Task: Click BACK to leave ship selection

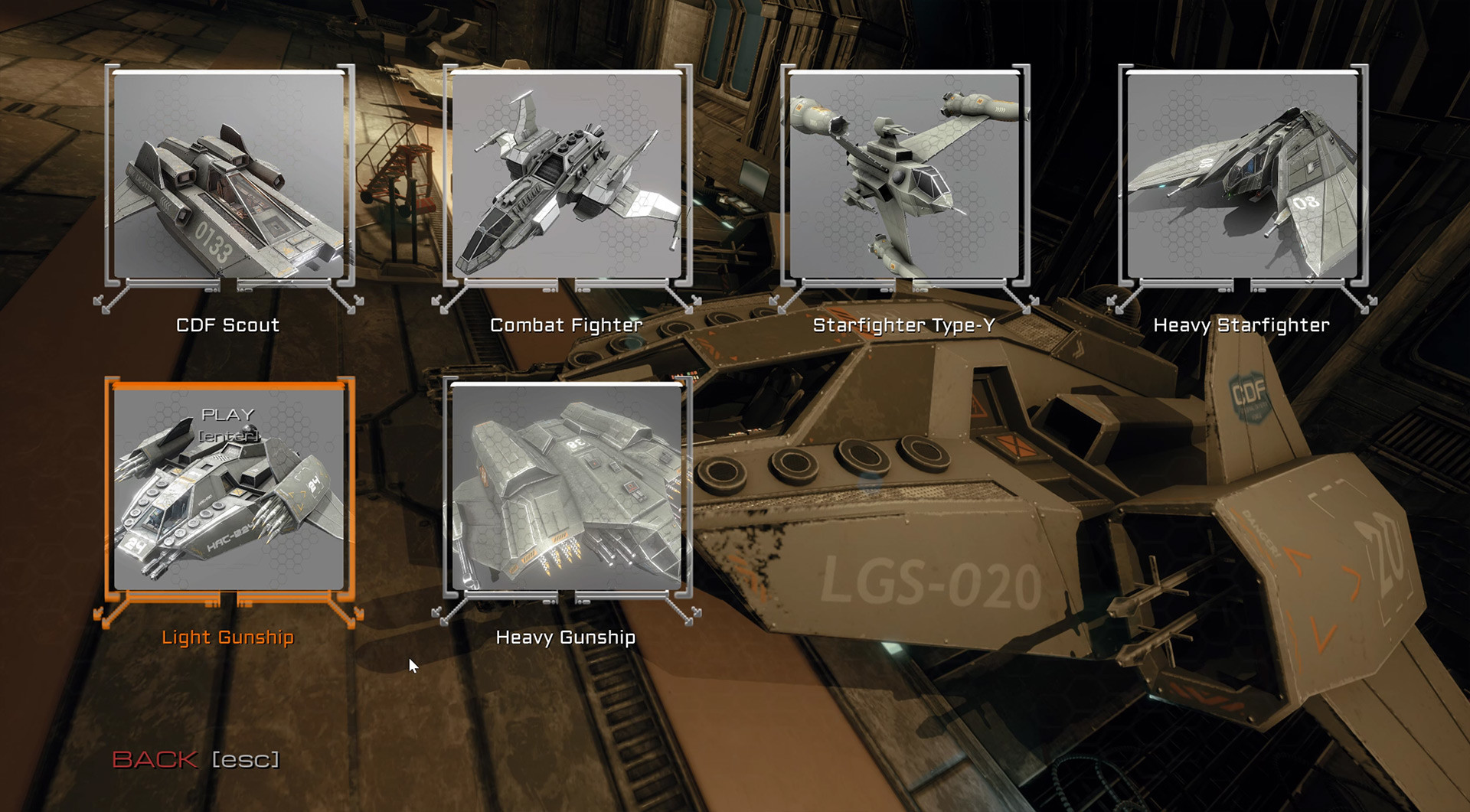Action: point(155,761)
